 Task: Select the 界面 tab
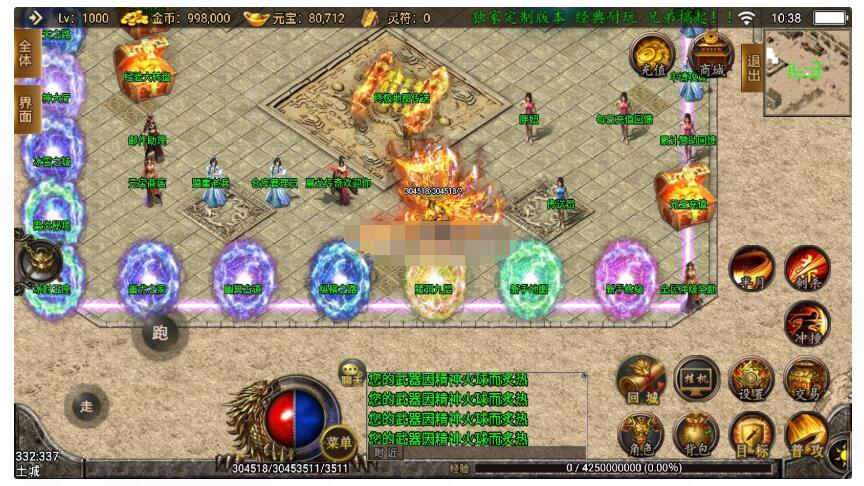[x=27, y=108]
